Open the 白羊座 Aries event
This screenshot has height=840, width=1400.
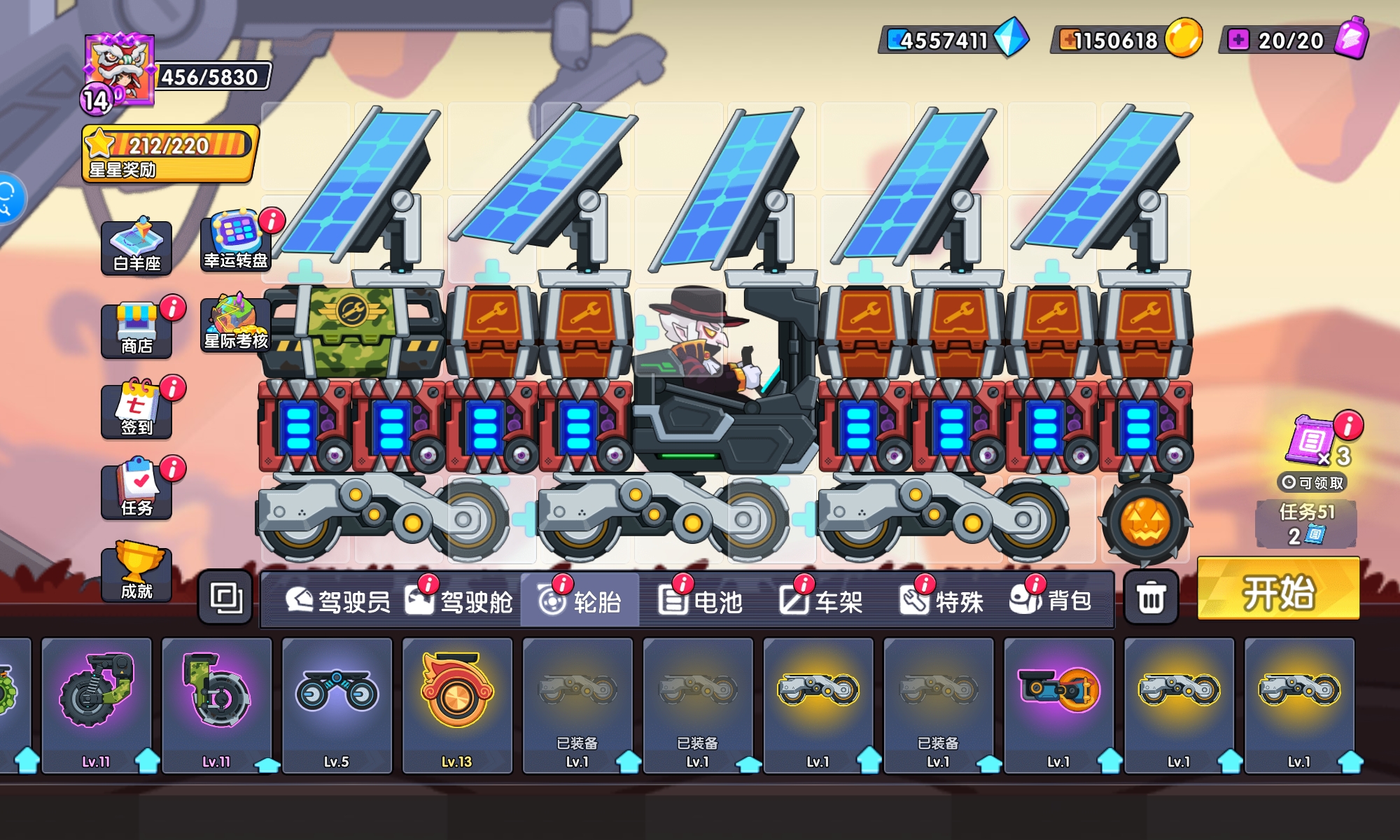pyautogui.click(x=136, y=246)
